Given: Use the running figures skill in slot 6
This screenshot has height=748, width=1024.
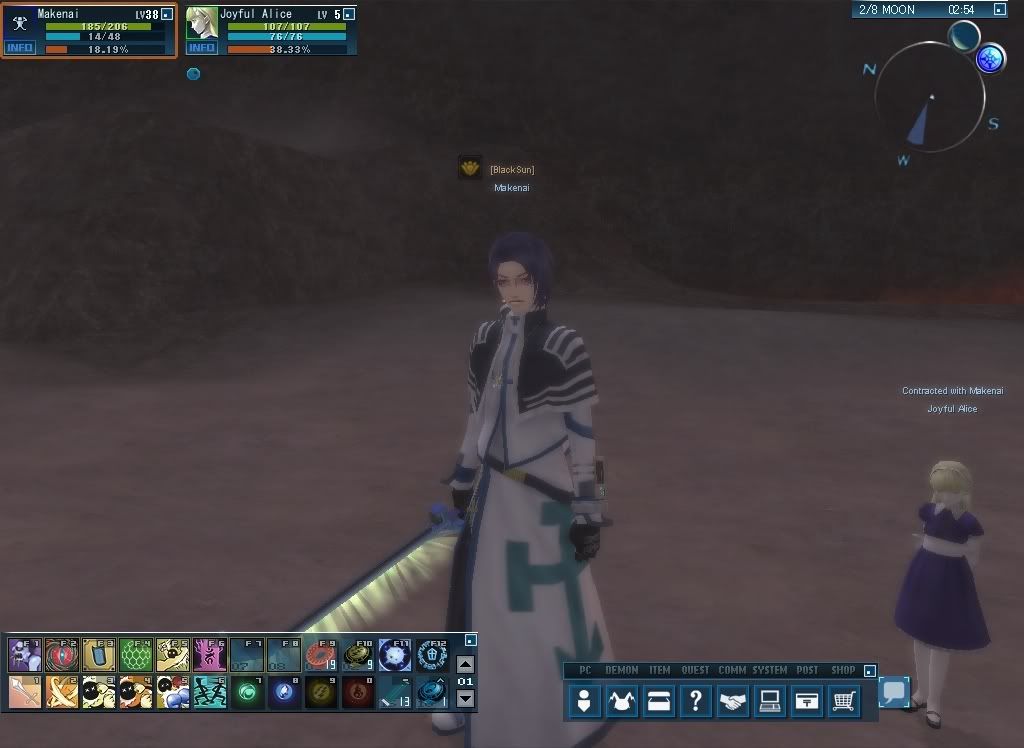Looking at the screenshot, I should point(210,691).
